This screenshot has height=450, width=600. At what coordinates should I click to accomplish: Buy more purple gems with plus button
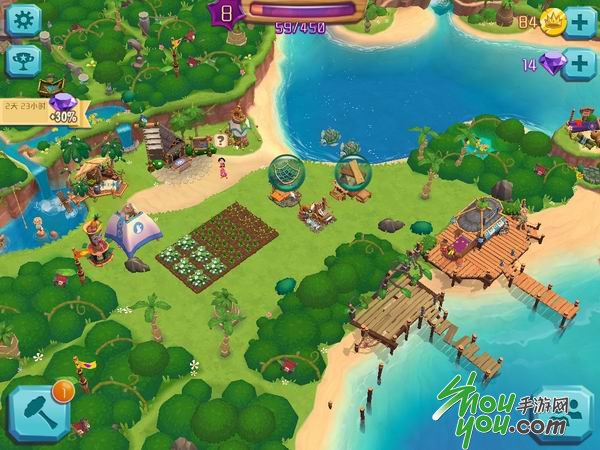tap(579, 64)
